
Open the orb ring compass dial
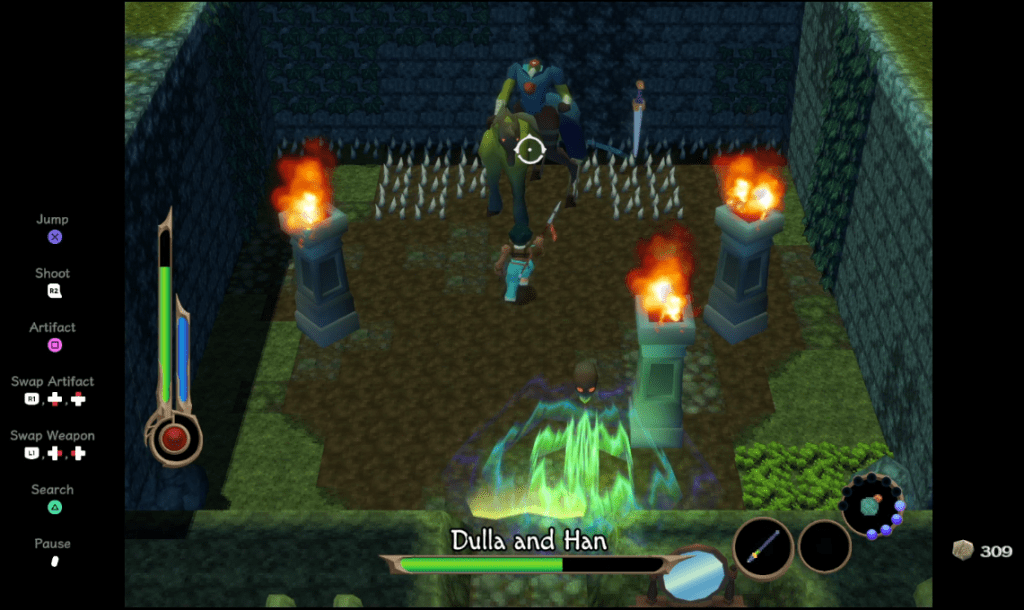coord(872,506)
